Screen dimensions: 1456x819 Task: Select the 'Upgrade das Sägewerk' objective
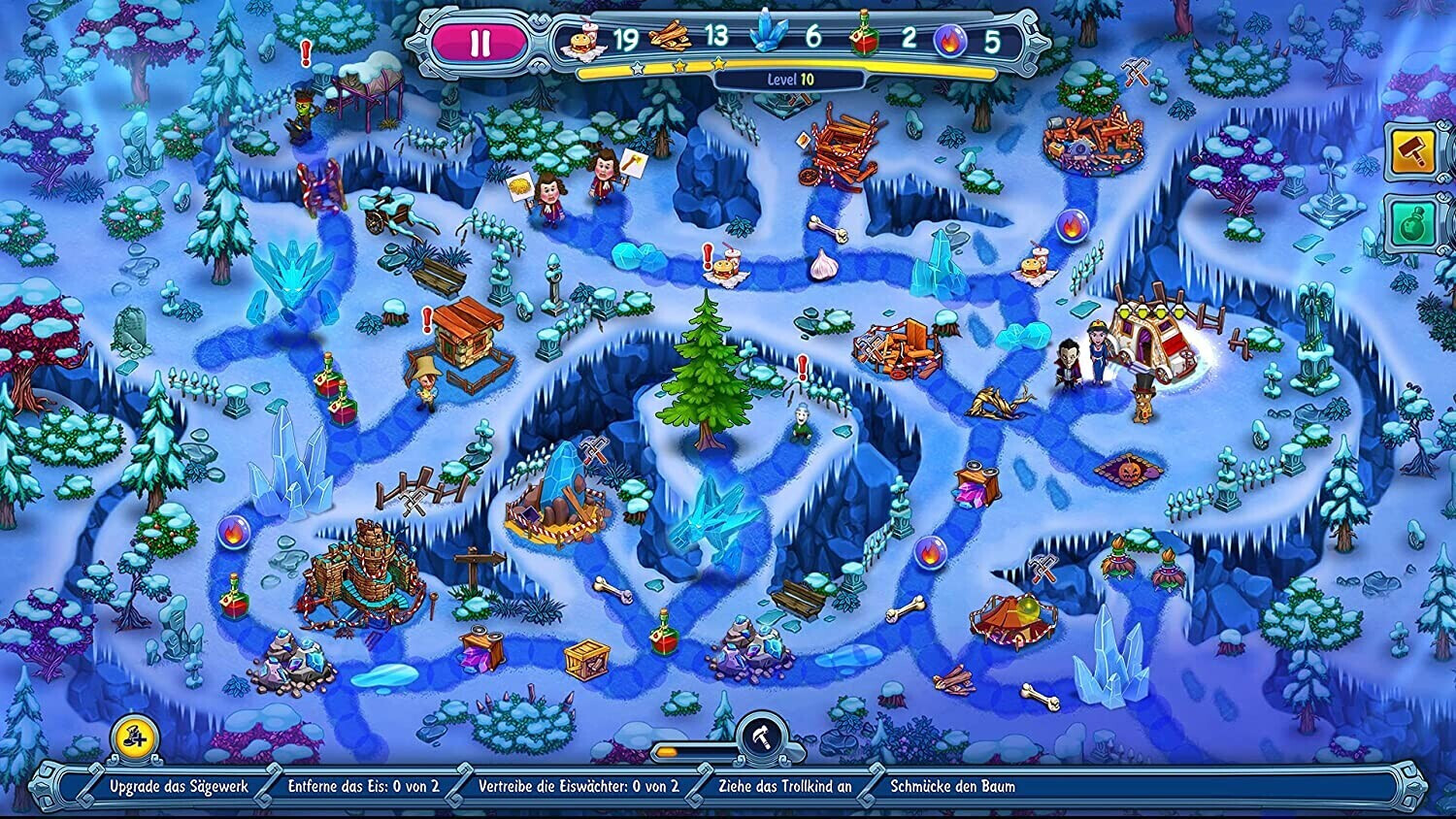coord(179,787)
